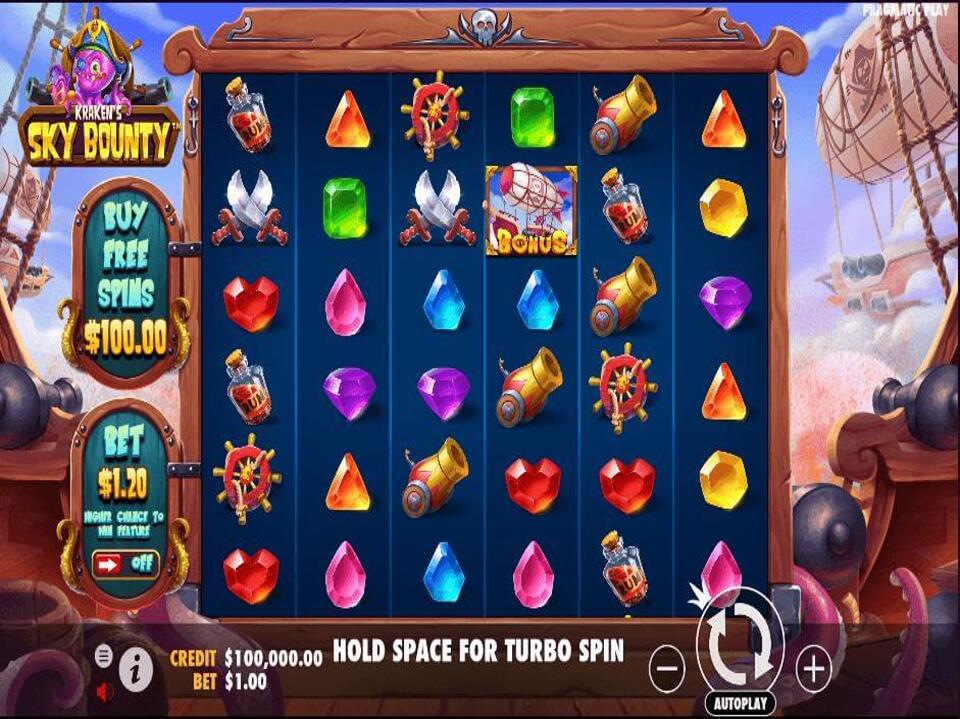
Task: Open the game info paytable
Action: (x=136, y=669)
